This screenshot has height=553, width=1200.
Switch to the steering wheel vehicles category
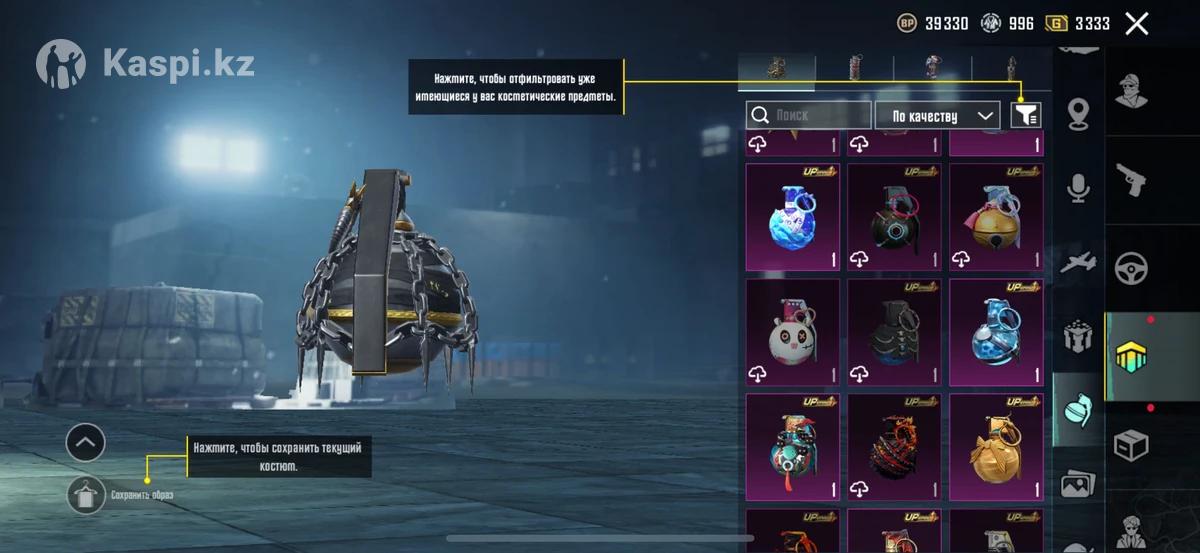pos(1132,267)
